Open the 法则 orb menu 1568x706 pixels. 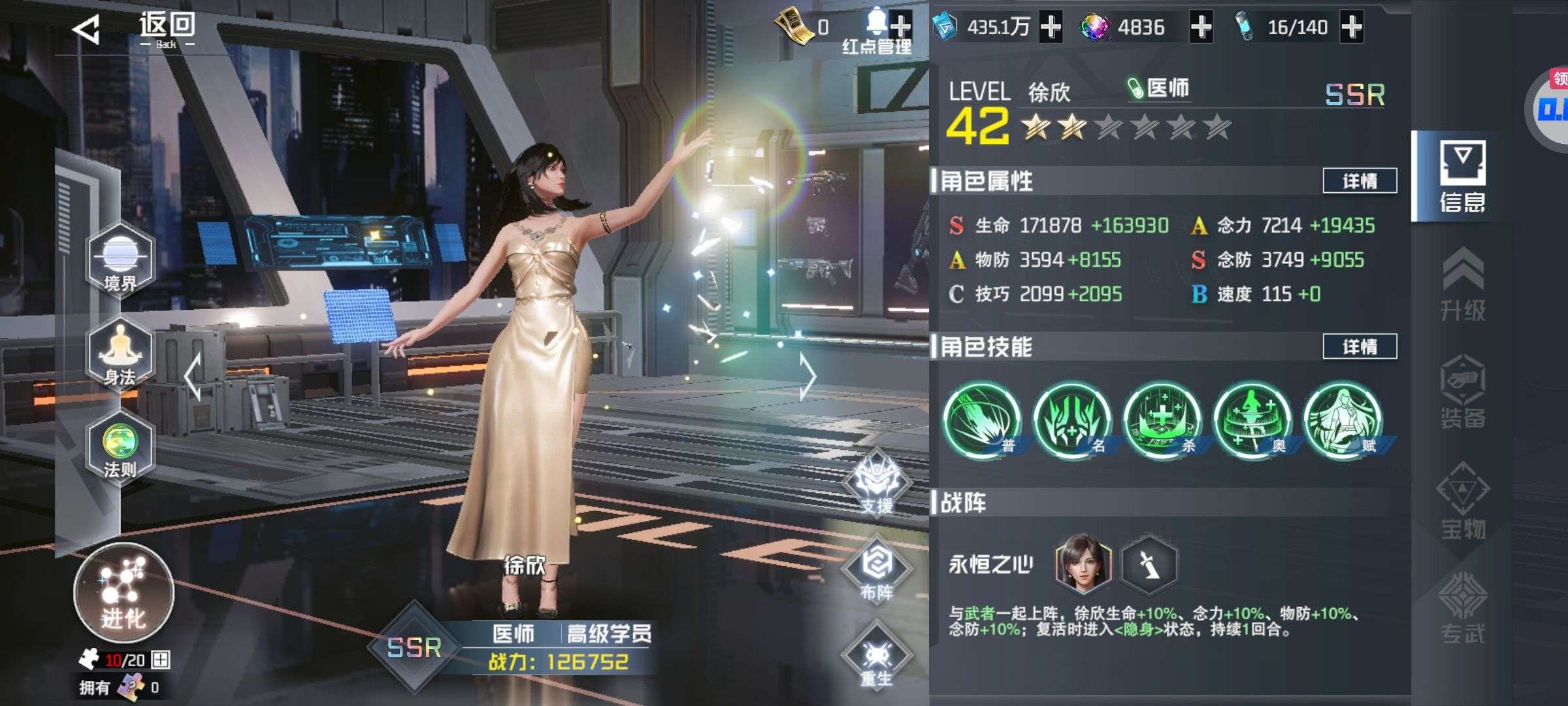tap(120, 448)
